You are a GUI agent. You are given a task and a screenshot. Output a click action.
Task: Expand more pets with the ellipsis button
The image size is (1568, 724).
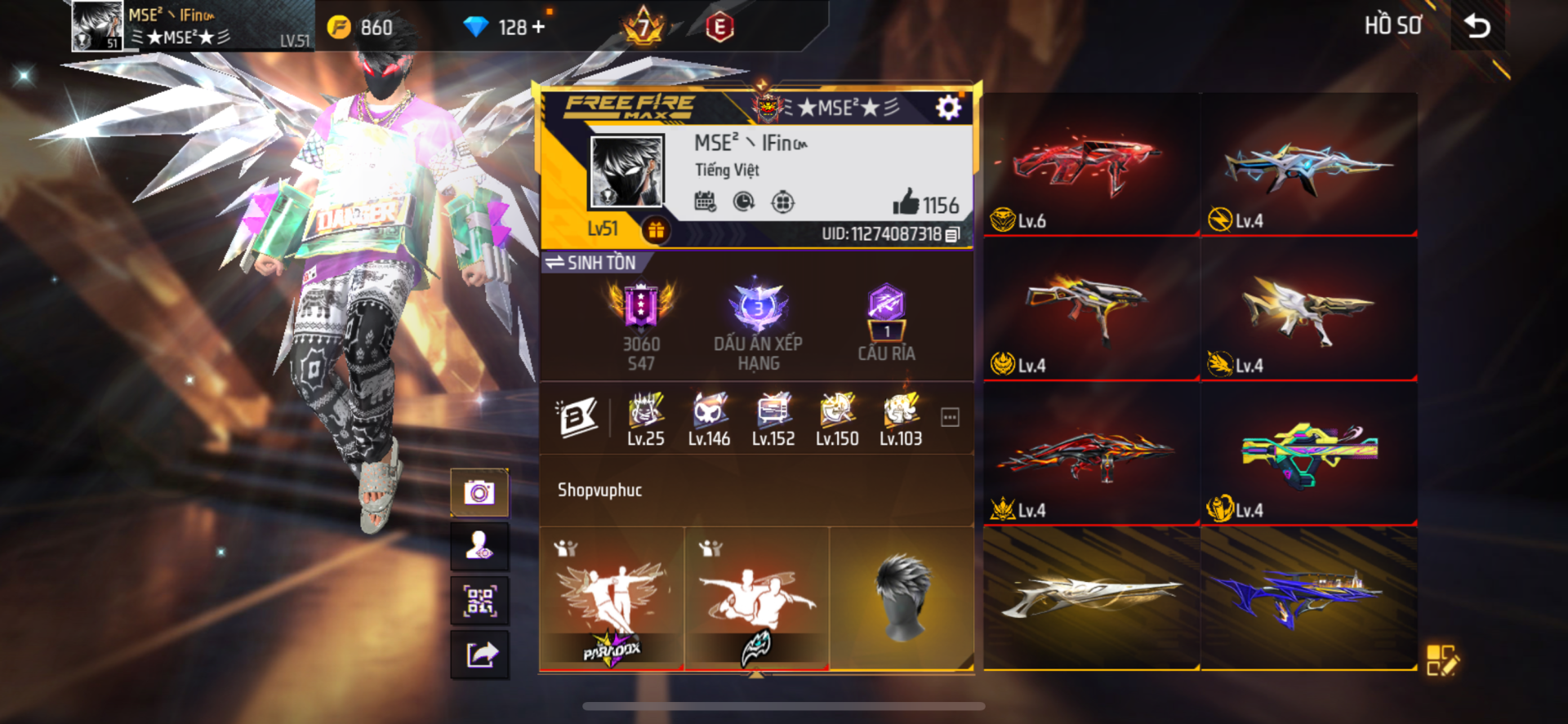coord(950,417)
